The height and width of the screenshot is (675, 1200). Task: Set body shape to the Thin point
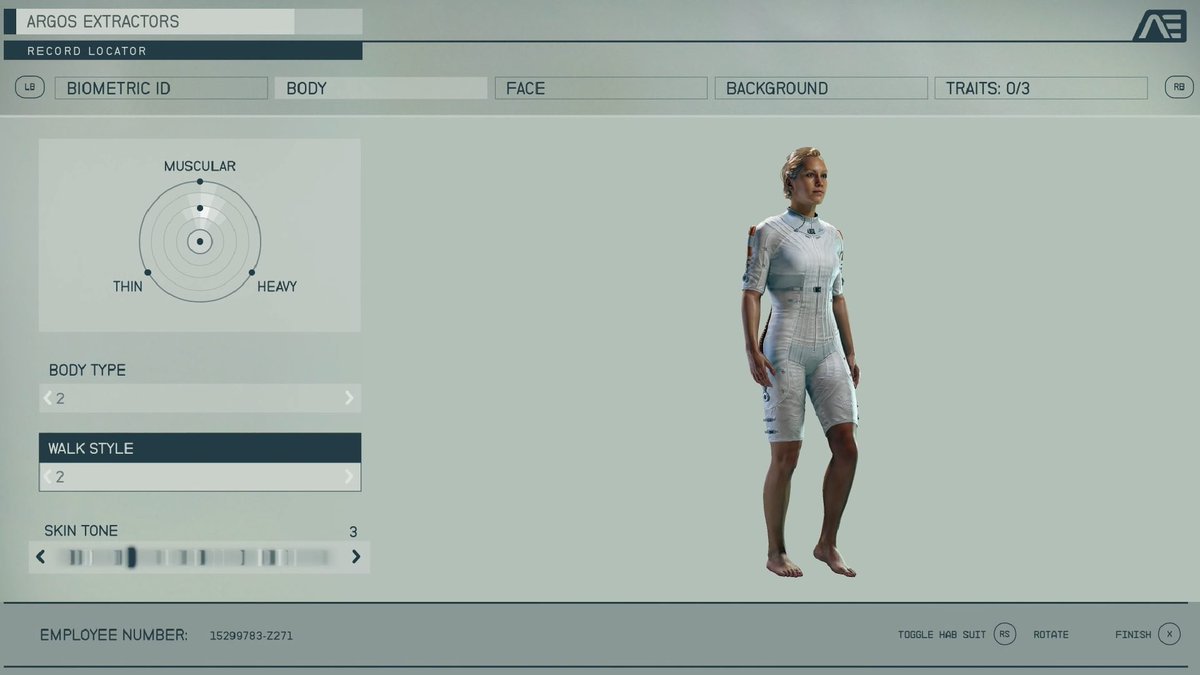(x=148, y=272)
